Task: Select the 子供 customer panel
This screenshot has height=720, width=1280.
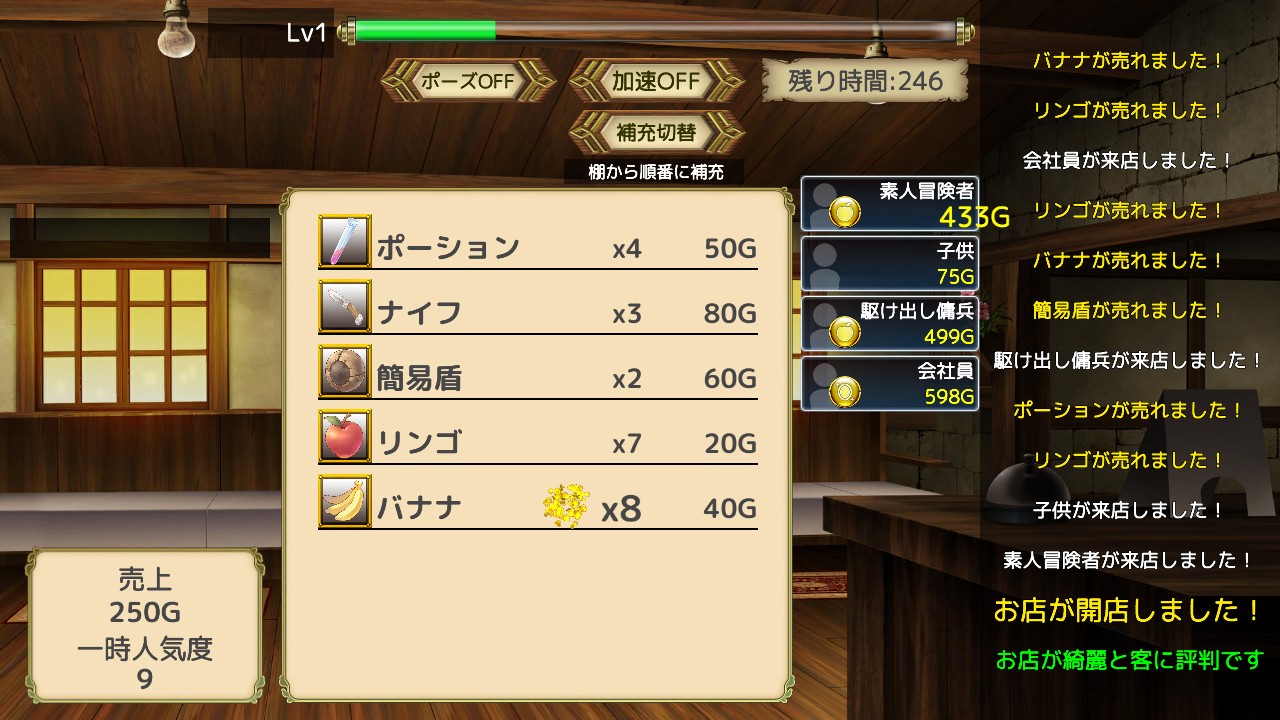Action: point(889,264)
